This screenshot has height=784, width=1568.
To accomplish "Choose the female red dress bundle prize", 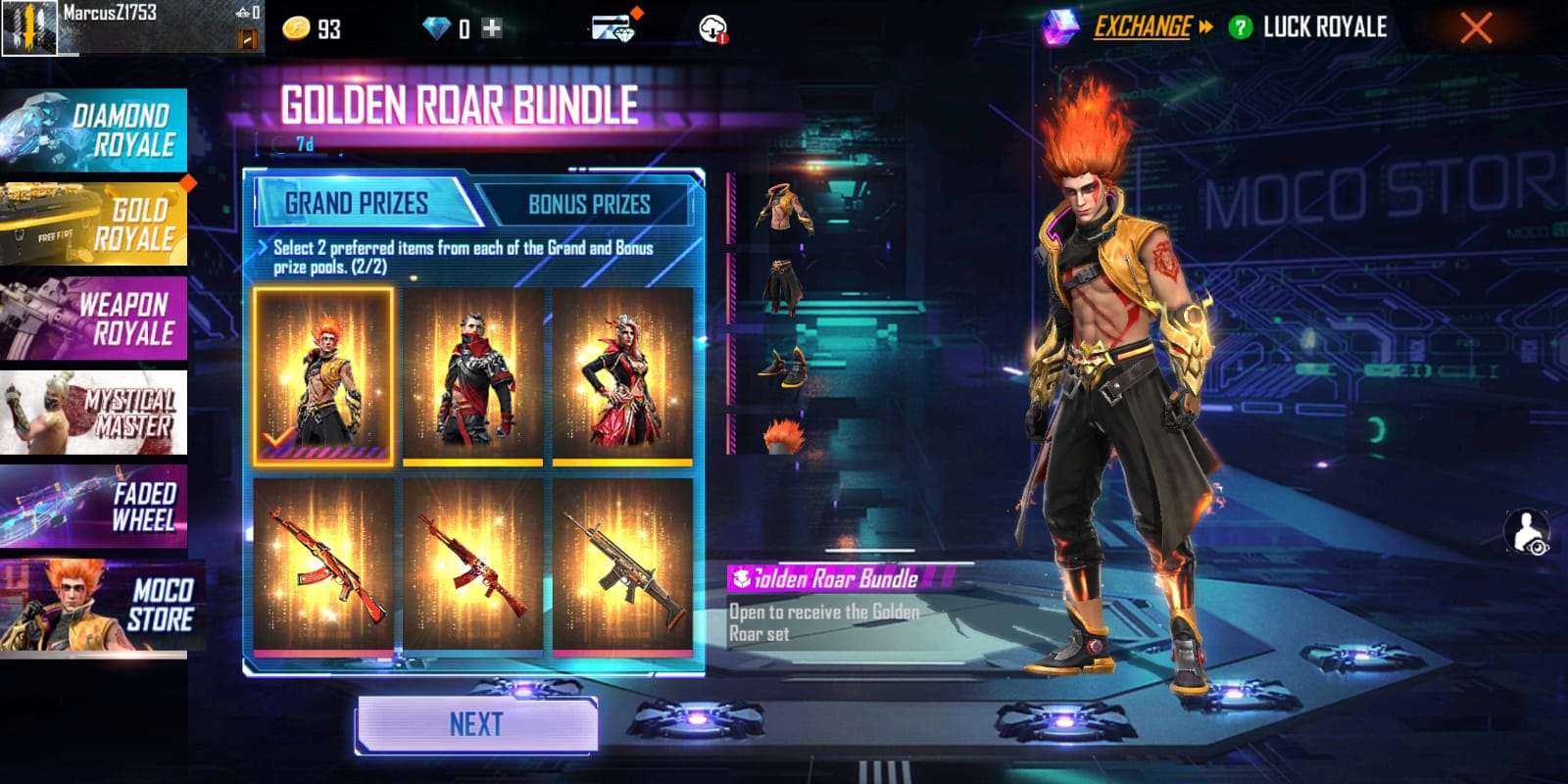I will pos(622,376).
